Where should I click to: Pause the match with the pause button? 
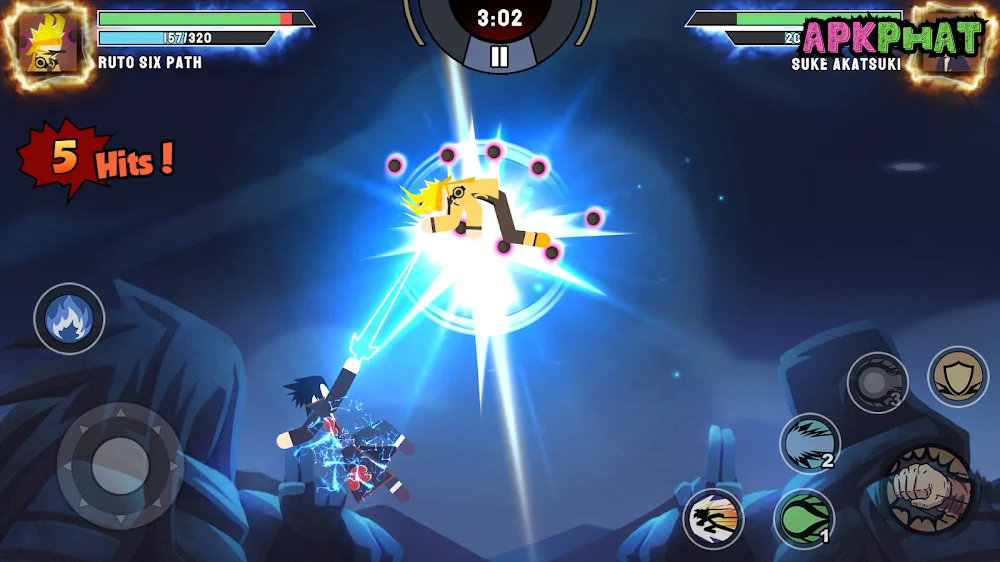(x=499, y=57)
